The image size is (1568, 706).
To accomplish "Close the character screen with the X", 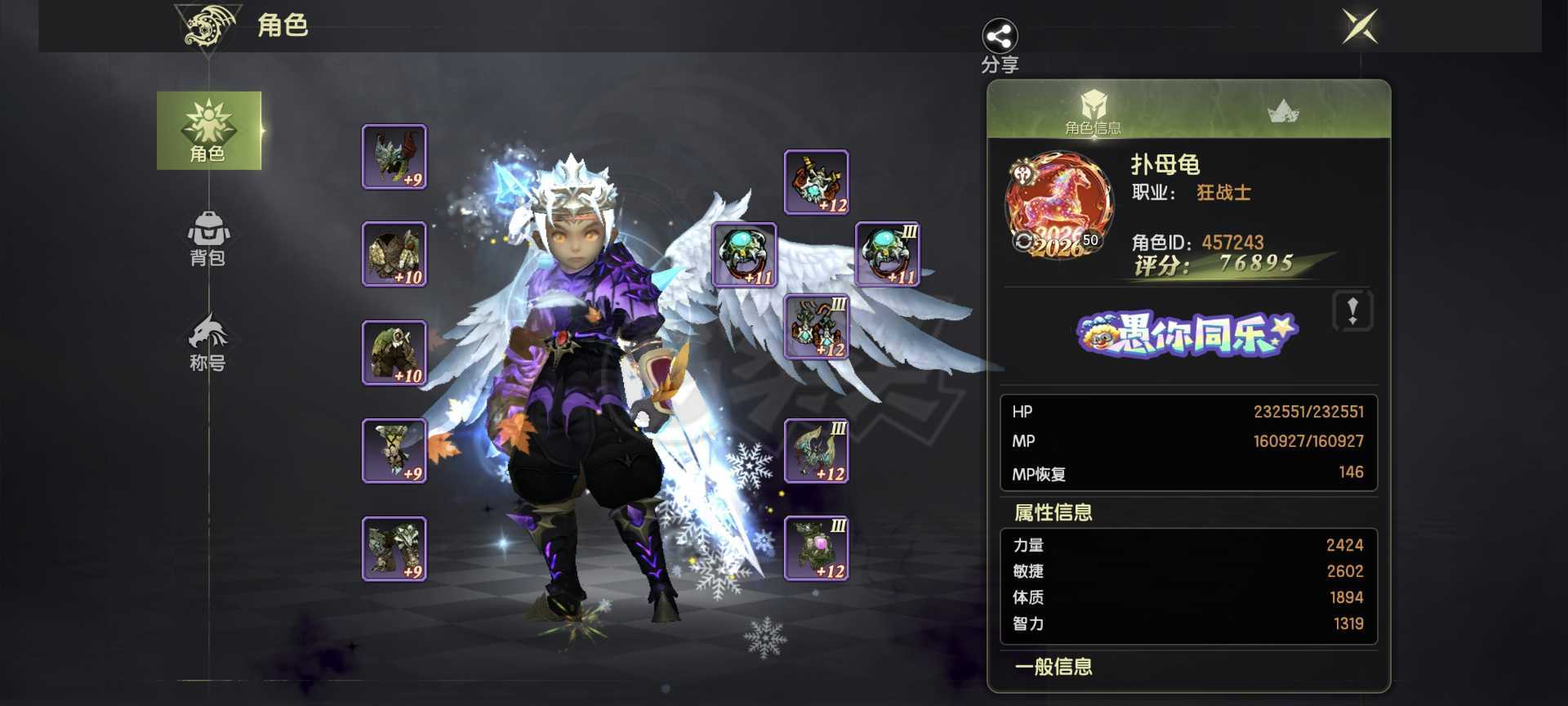I will tap(1360, 27).
